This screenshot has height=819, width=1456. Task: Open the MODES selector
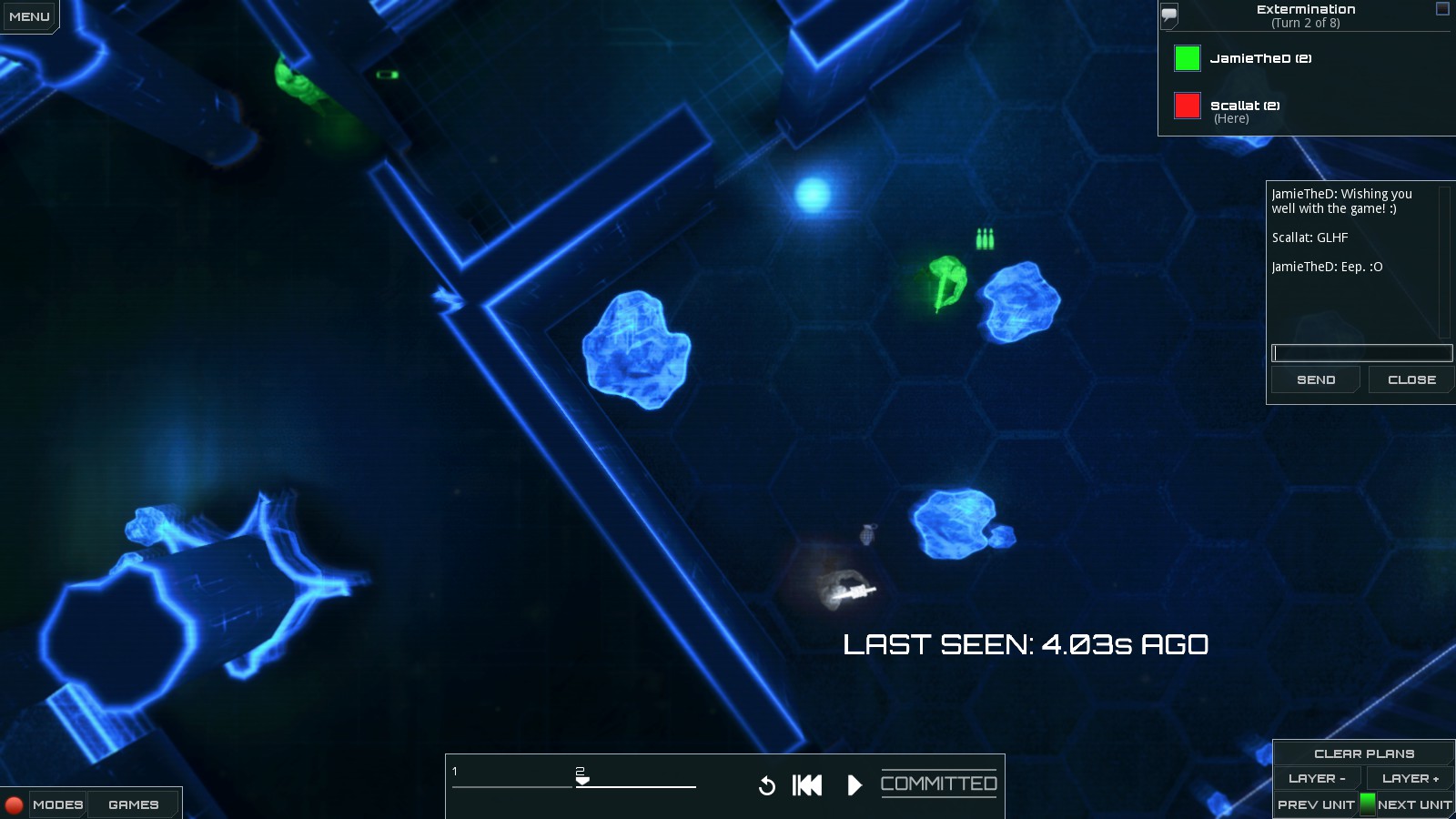pyautogui.click(x=56, y=804)
